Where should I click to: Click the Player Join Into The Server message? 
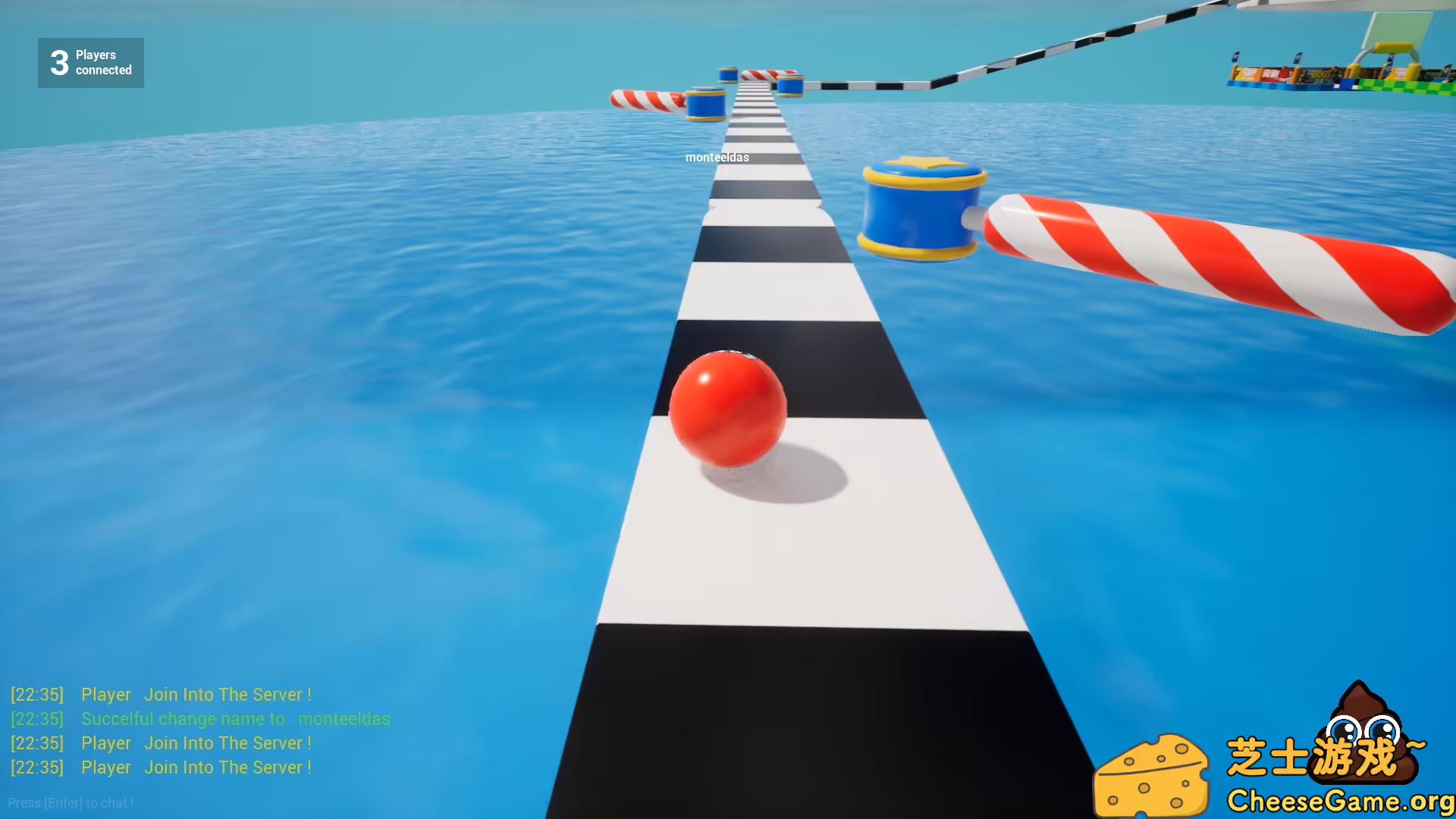tap(197, 694)
